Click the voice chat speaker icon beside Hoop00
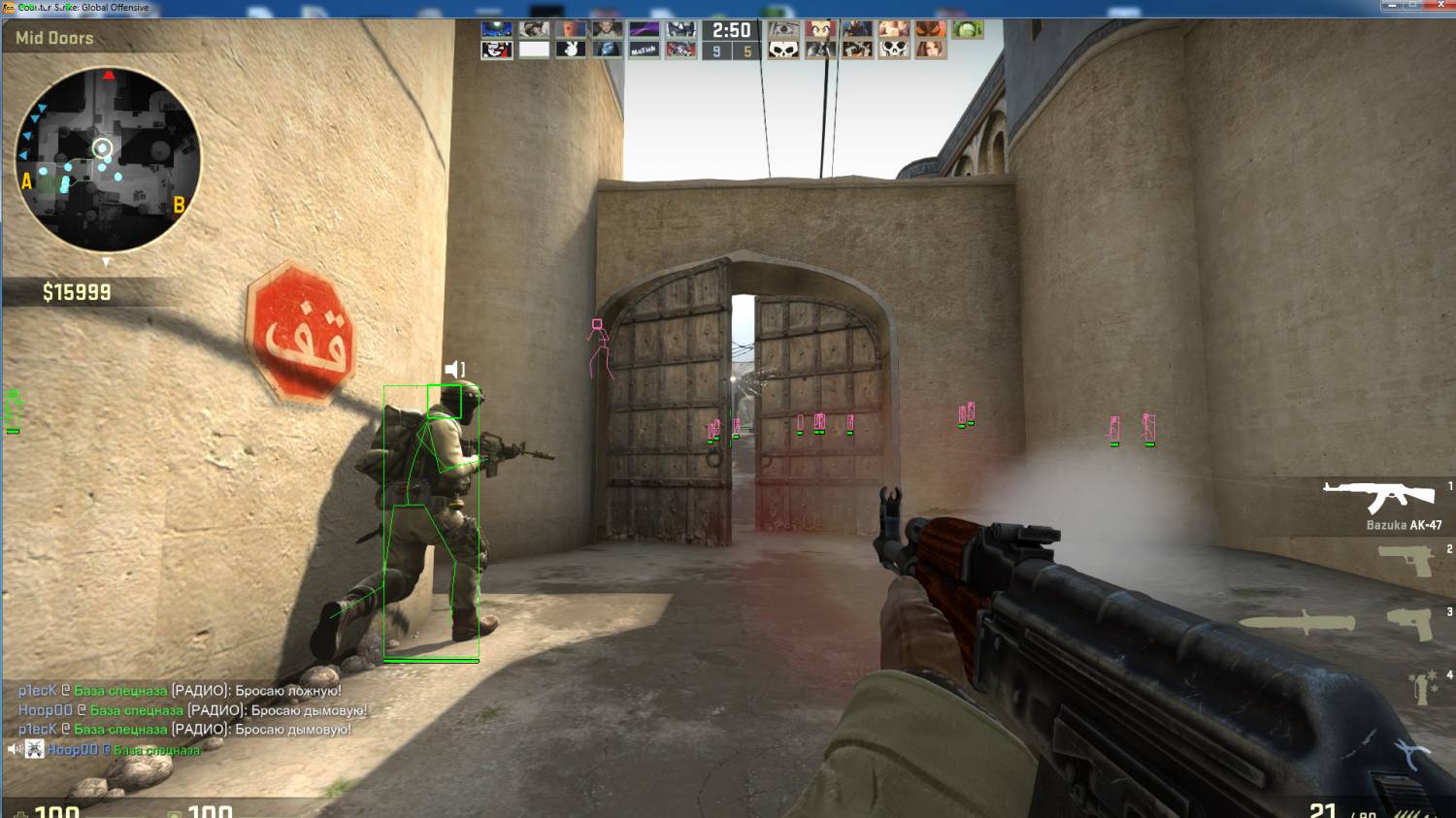Screen dimensions: 1456x818 15,749
